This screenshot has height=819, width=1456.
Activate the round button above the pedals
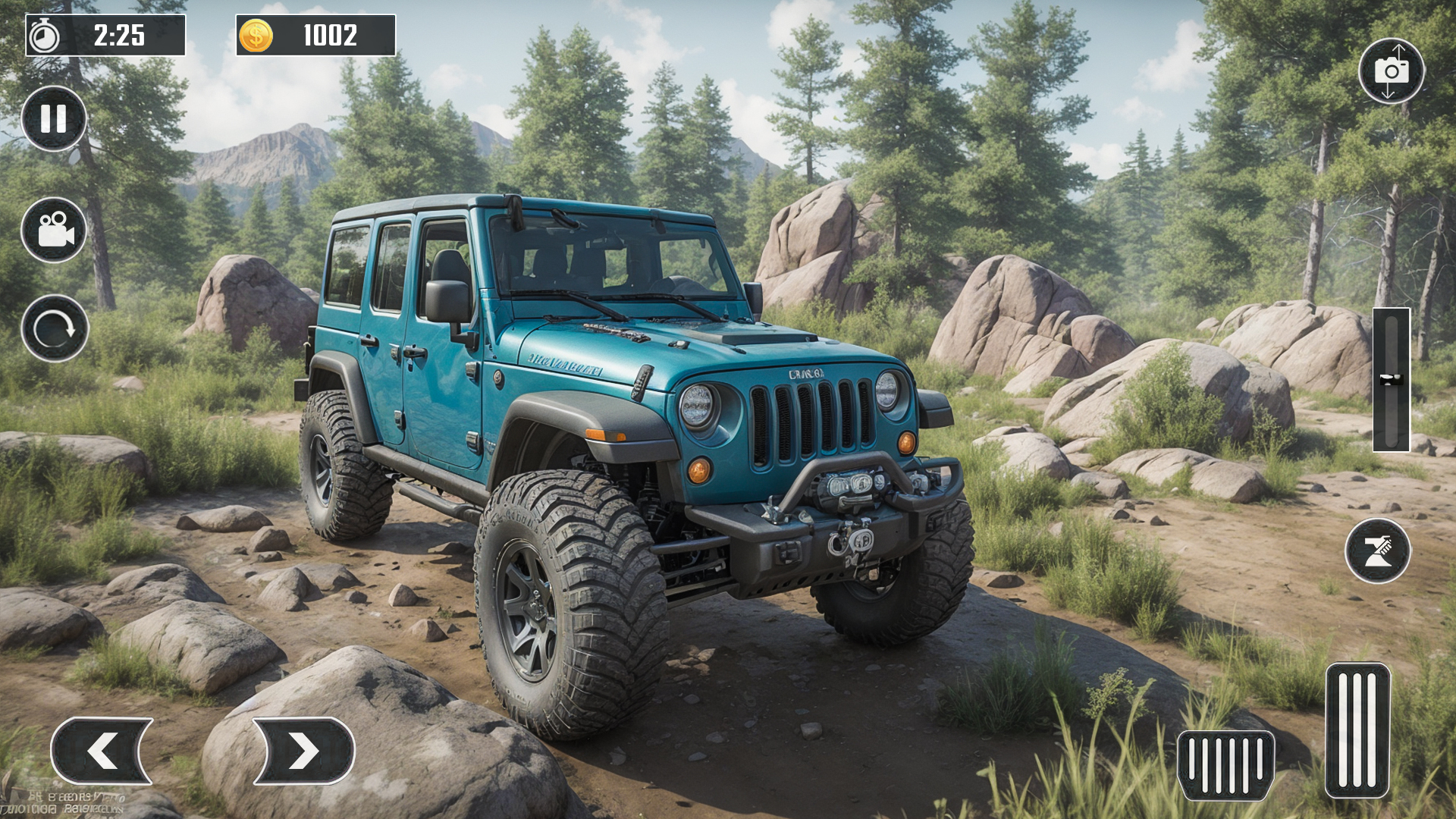coord(1377,551)
